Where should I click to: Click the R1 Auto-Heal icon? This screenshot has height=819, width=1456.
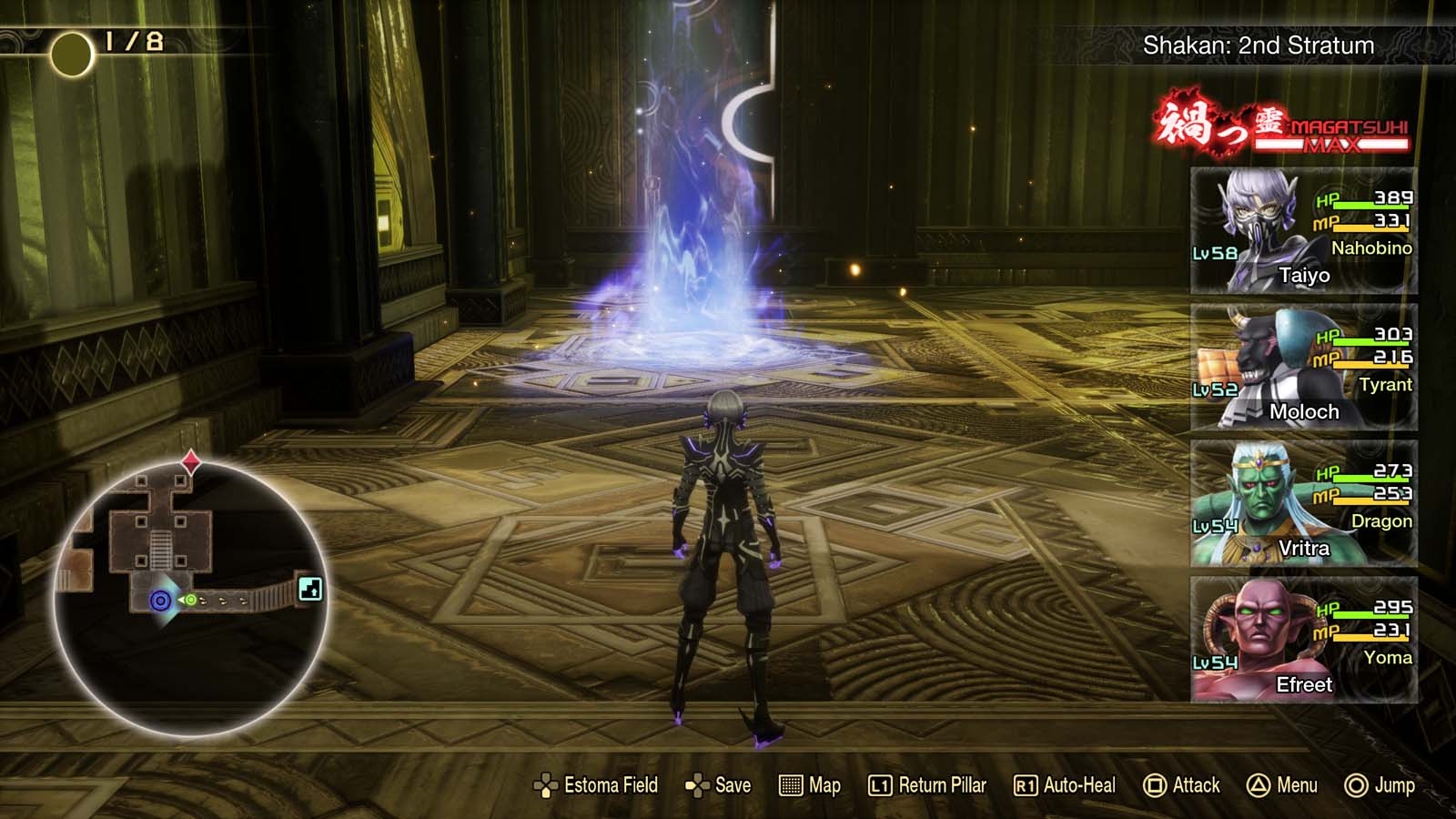[1026, 784]
